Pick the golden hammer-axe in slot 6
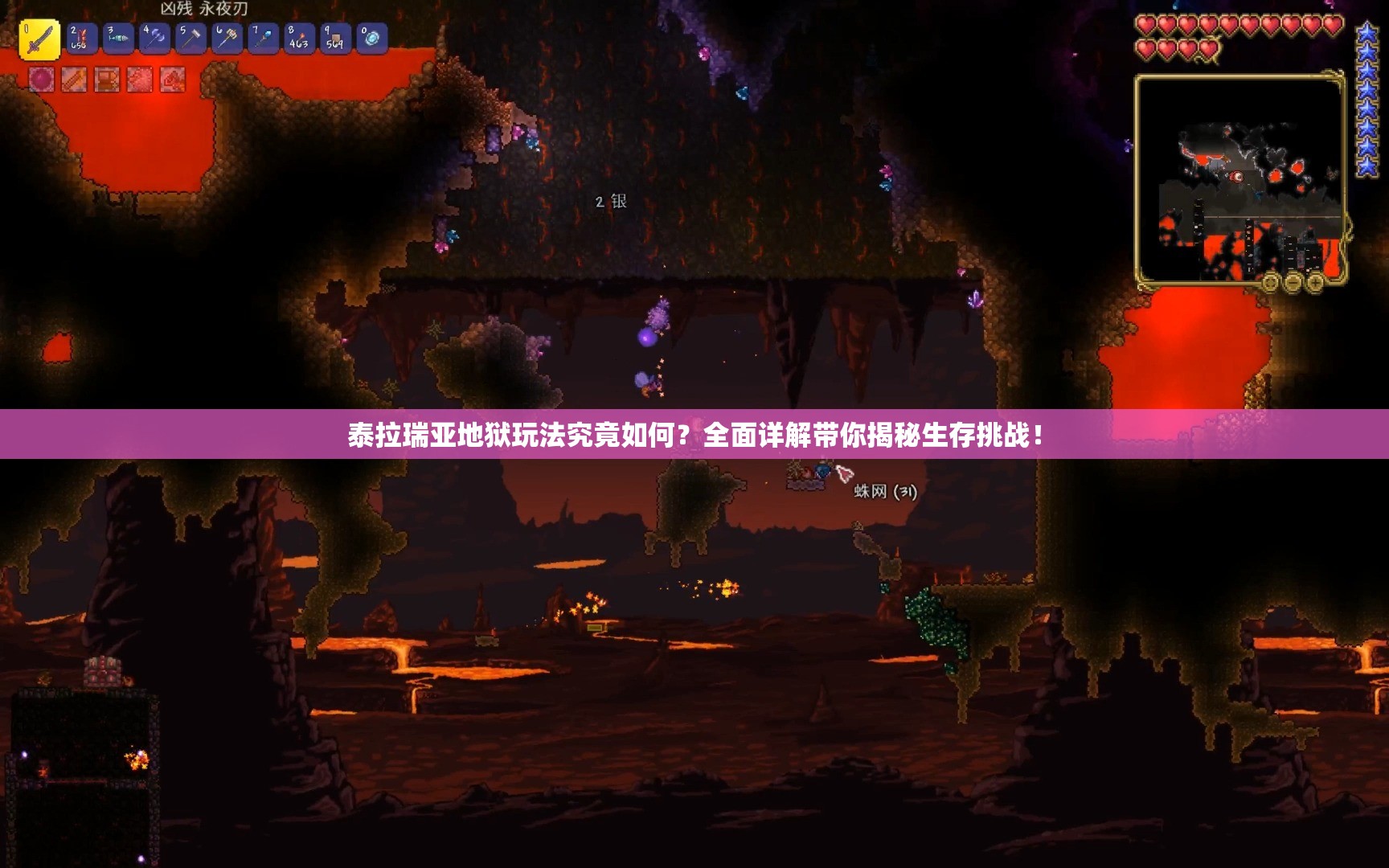The height and width of the screenshot is (868, 1389). [x=227, y=39]
